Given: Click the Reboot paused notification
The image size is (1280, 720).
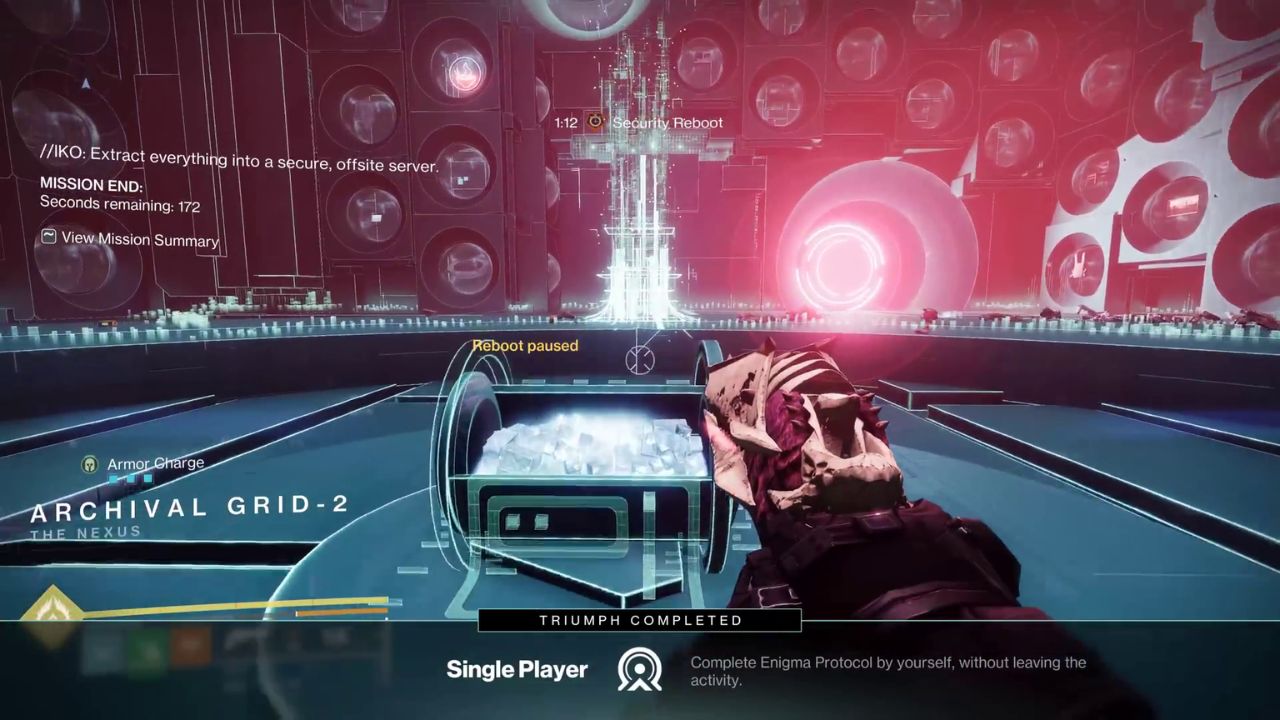Looking at the screenshot, I should (525, 345).
